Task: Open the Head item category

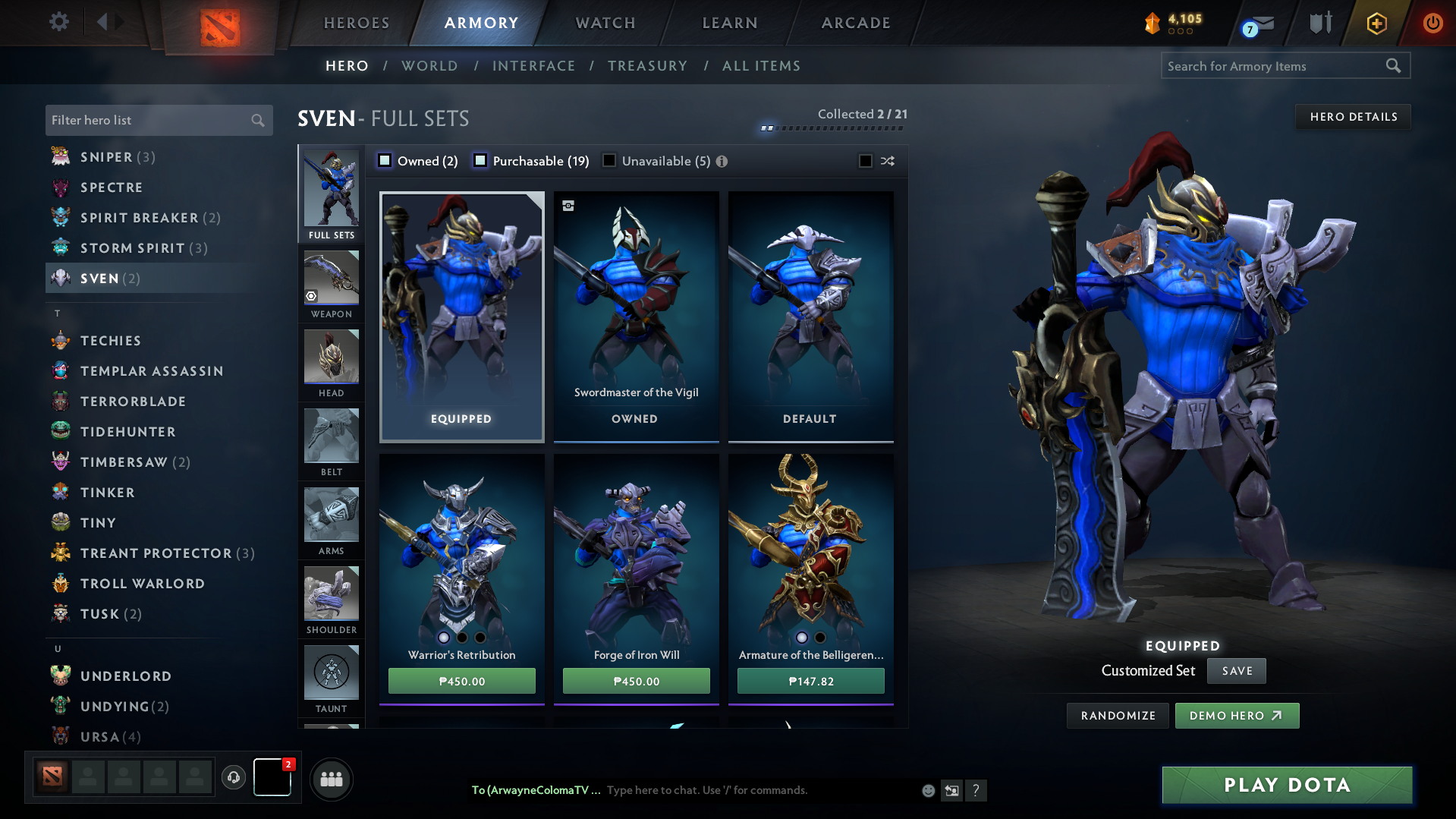Action: pos(332,357)
